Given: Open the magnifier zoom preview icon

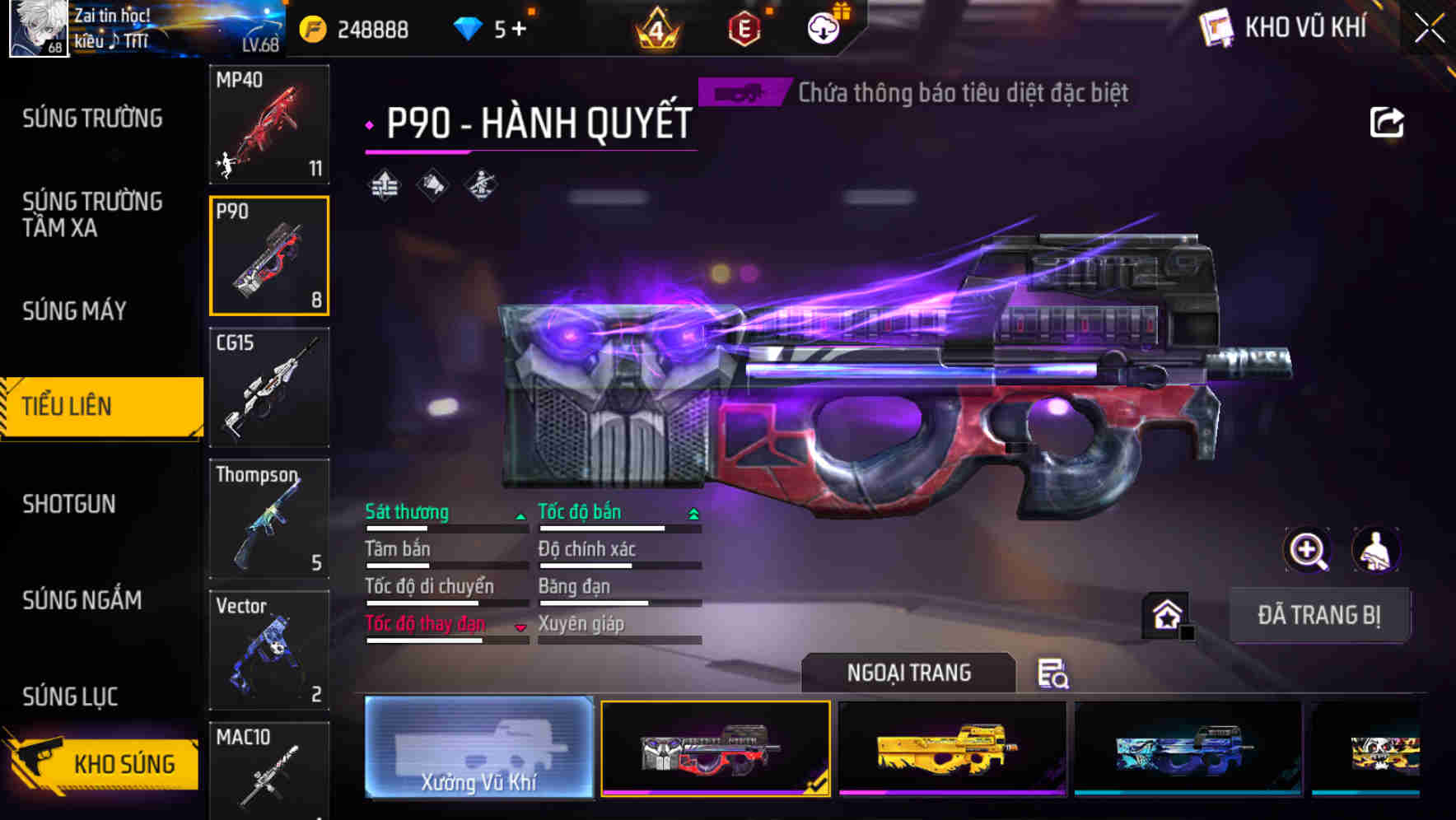Looking at the screenshot, I should point(1308,550).
